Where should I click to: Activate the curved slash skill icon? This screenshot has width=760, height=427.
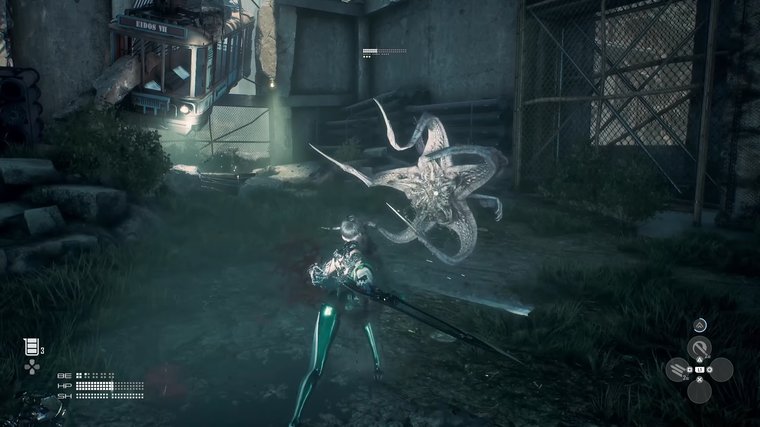point(699,346)
